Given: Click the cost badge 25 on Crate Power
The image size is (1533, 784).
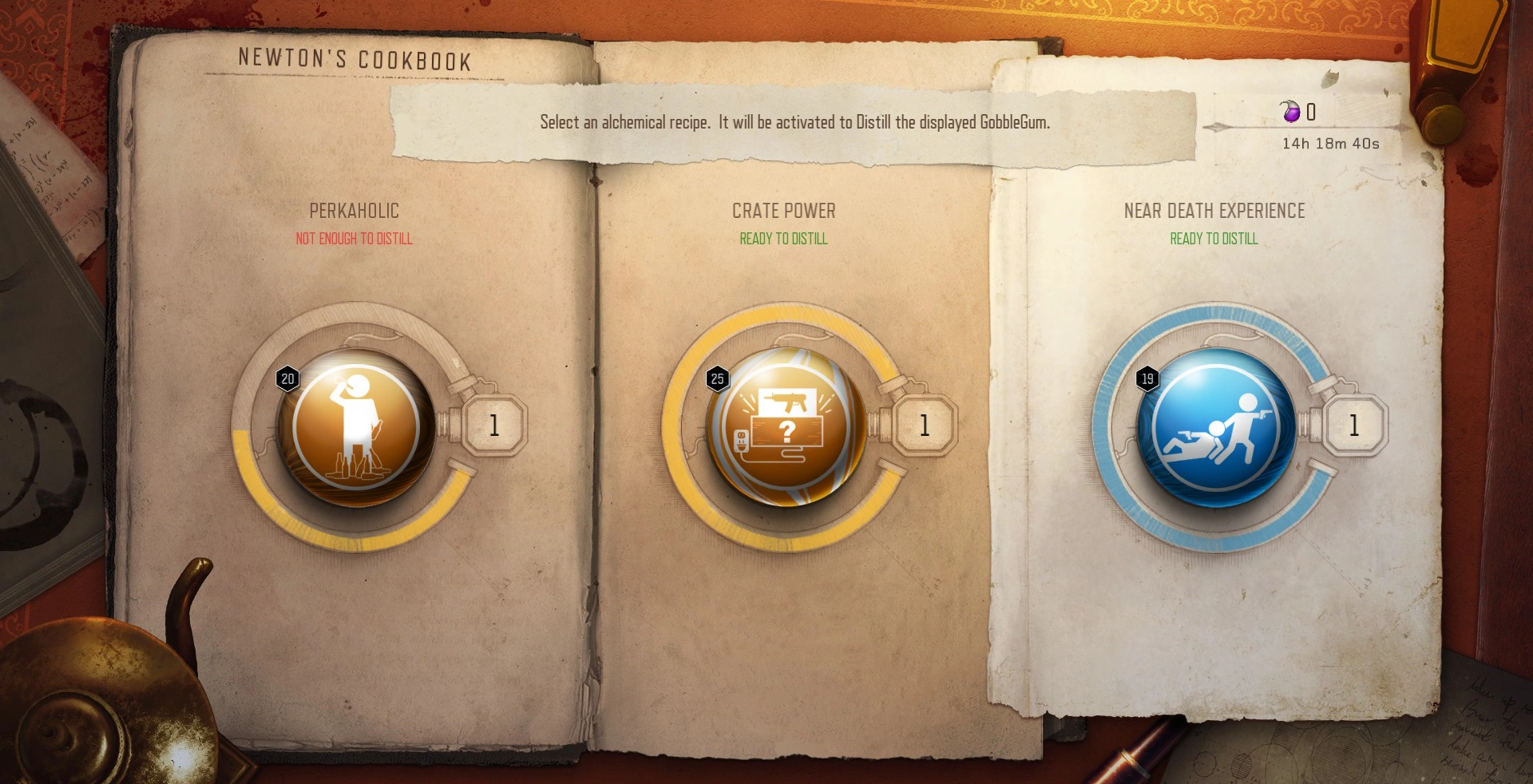Looking at the screenshot, I should pos(717,379).
